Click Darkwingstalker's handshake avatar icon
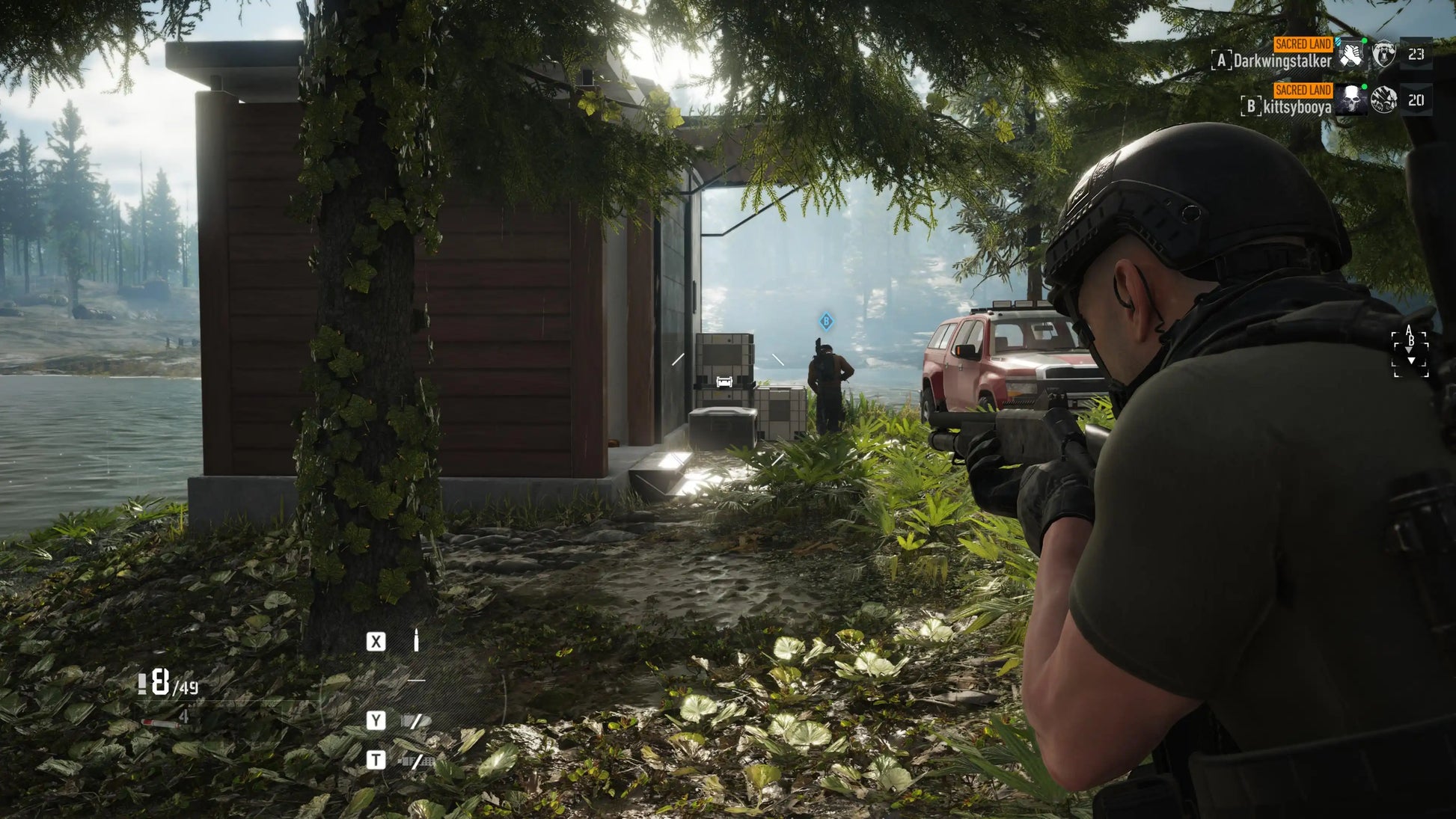 (x=1352, y=55)
